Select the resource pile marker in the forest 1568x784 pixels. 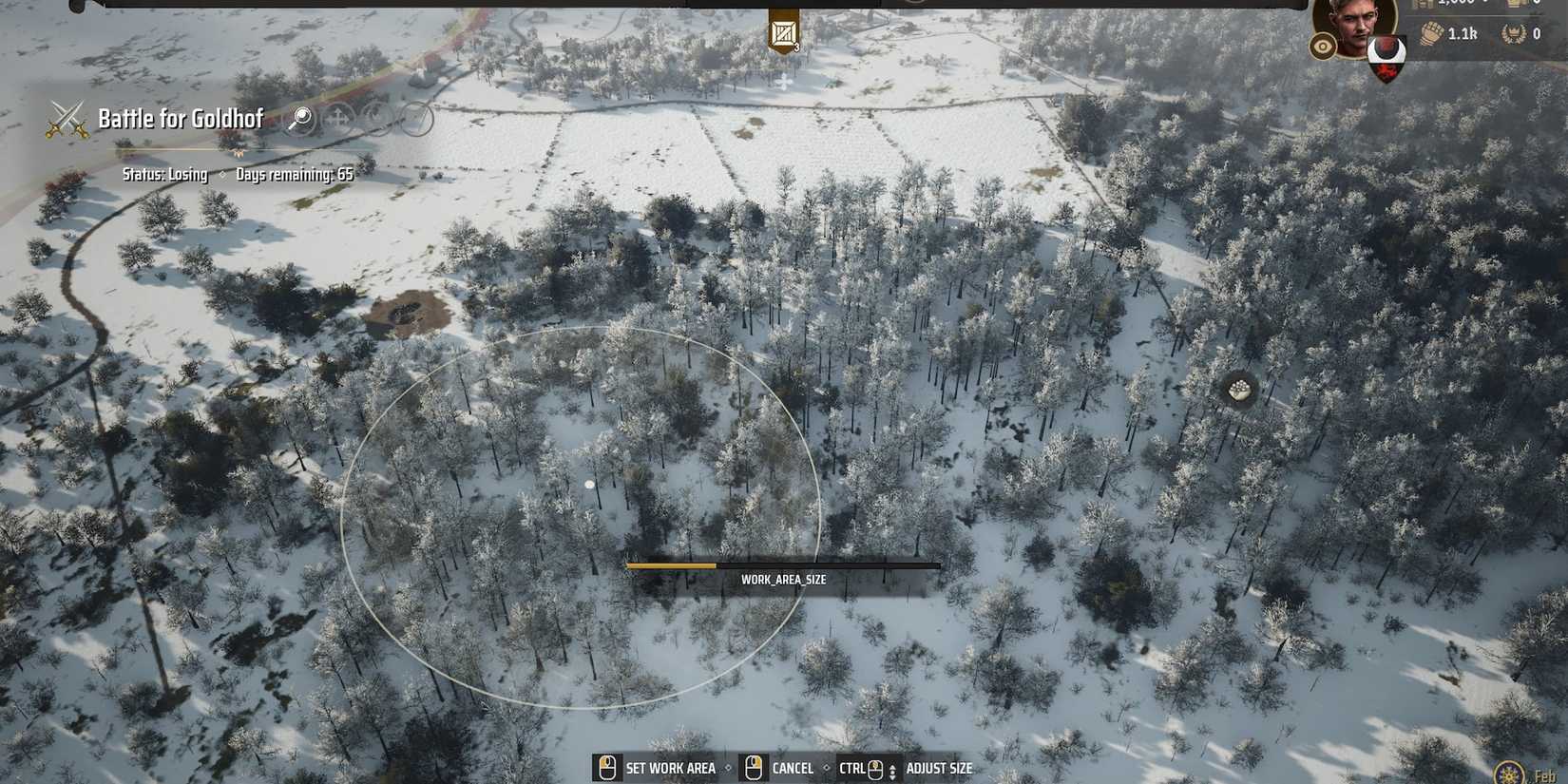coord(1238,392)
